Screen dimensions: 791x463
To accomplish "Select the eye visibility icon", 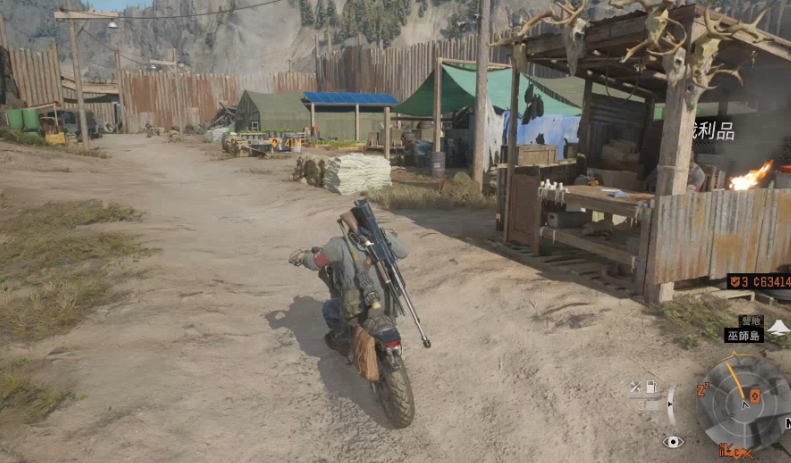I will (x=673, y=441).
